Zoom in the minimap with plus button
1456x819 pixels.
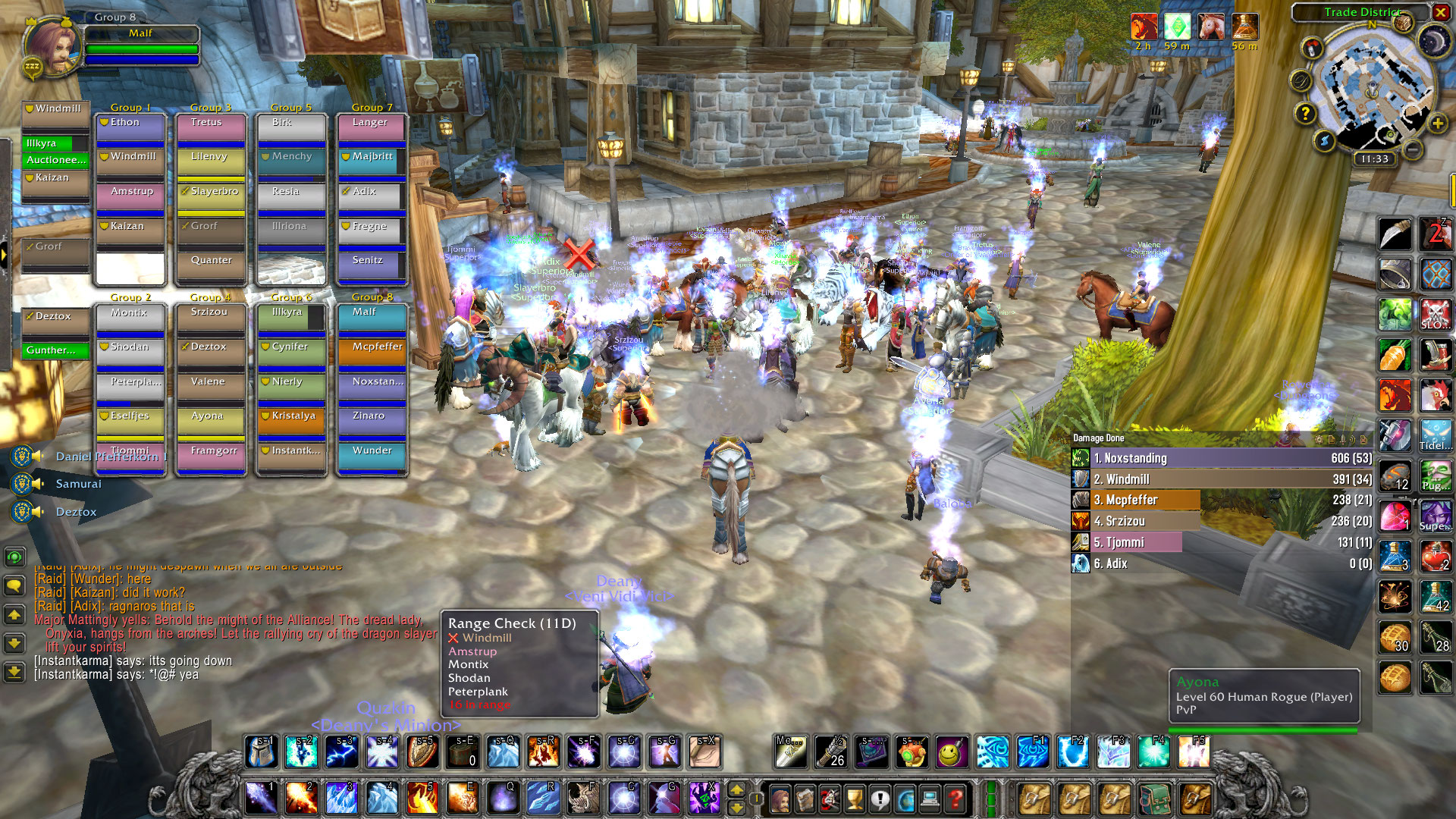click(x=1437, y=123)
